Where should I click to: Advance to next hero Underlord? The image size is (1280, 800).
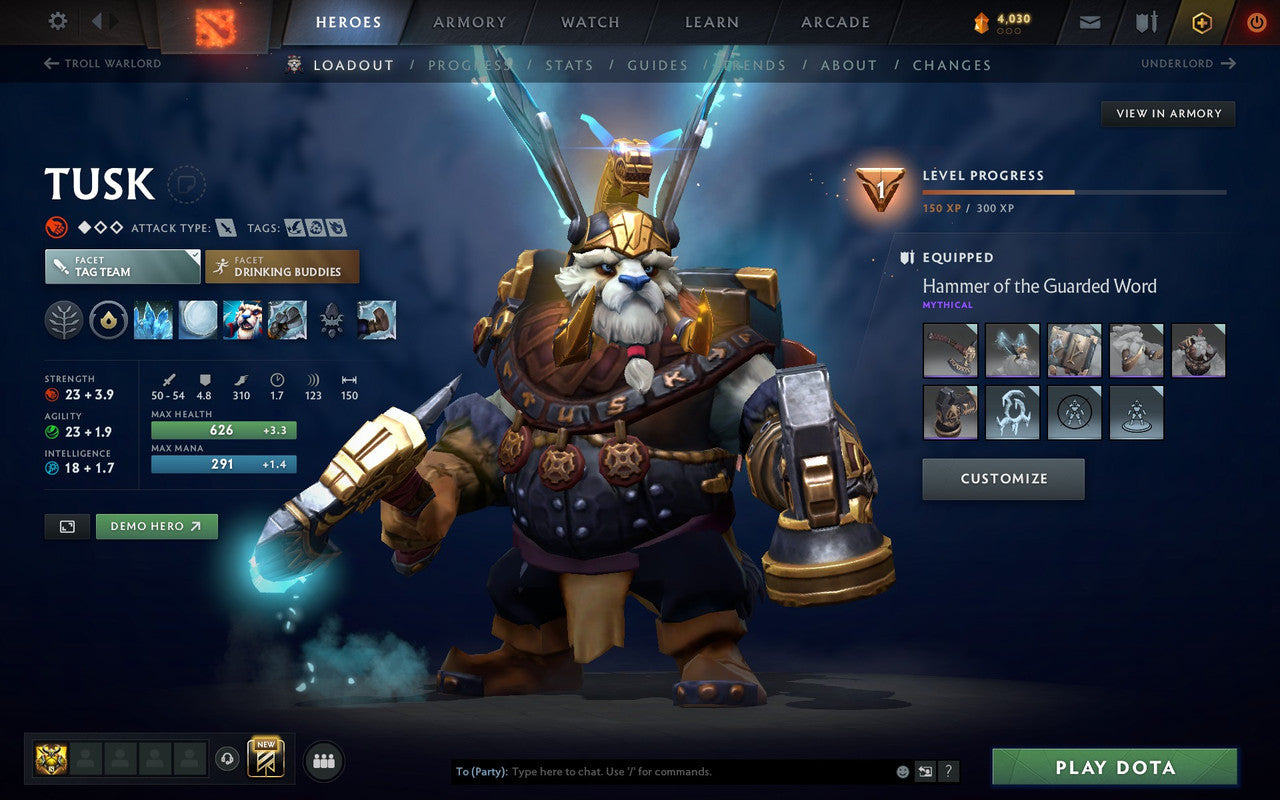(x=1190, y=63)
